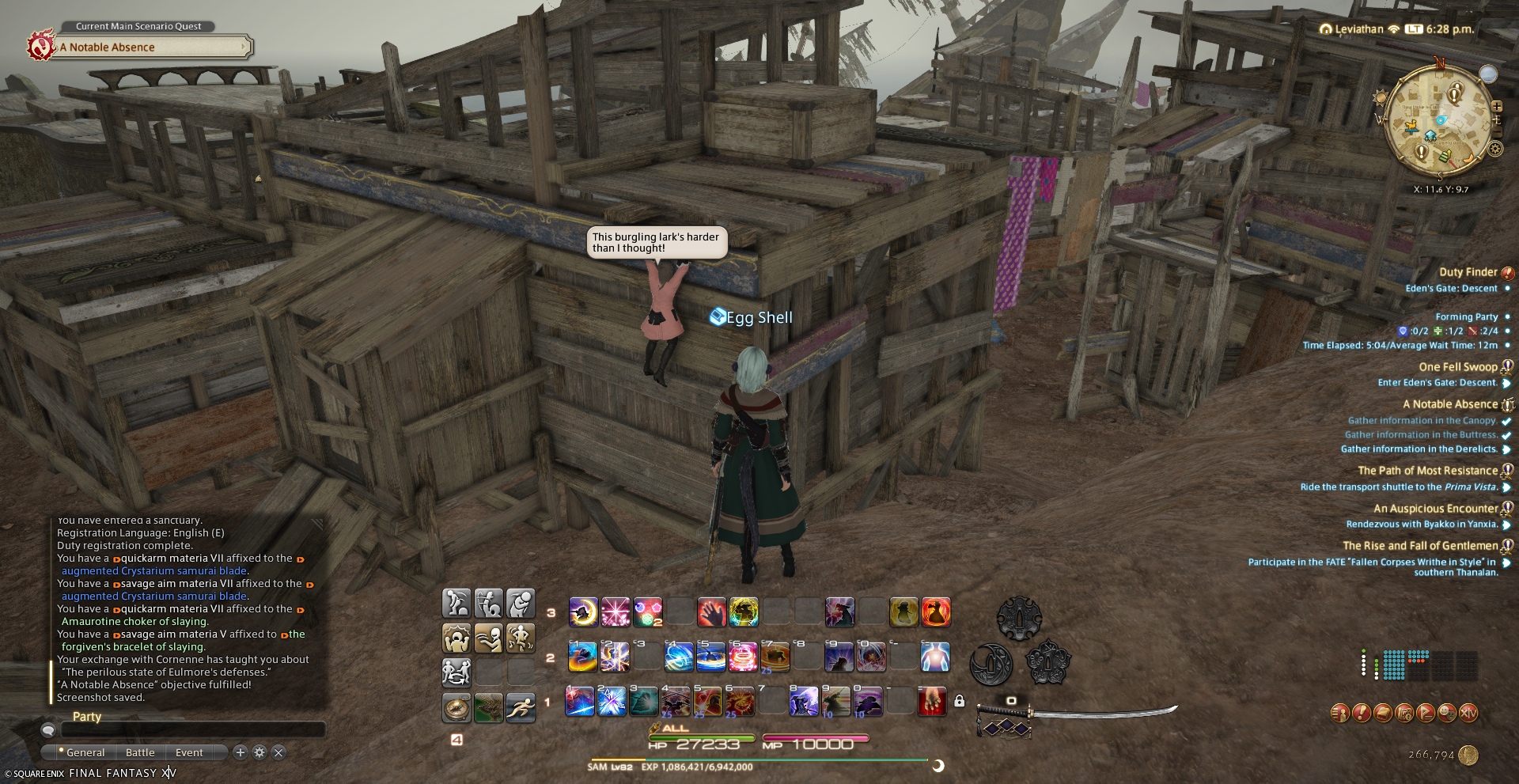Open chat log settings gear
The image size is (1519, 784).
[x=259, y=752]
